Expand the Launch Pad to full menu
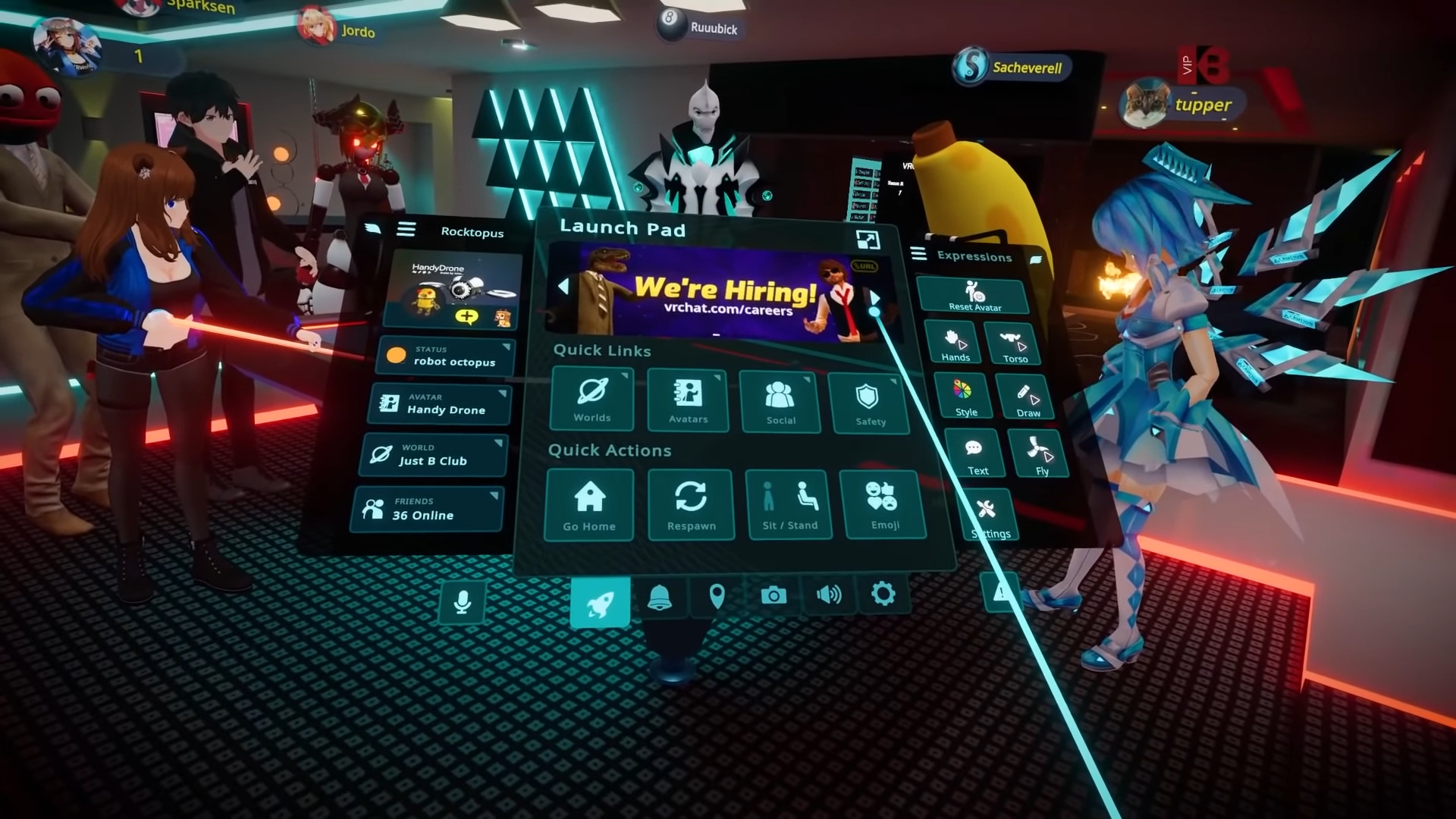 coord(868,240)
